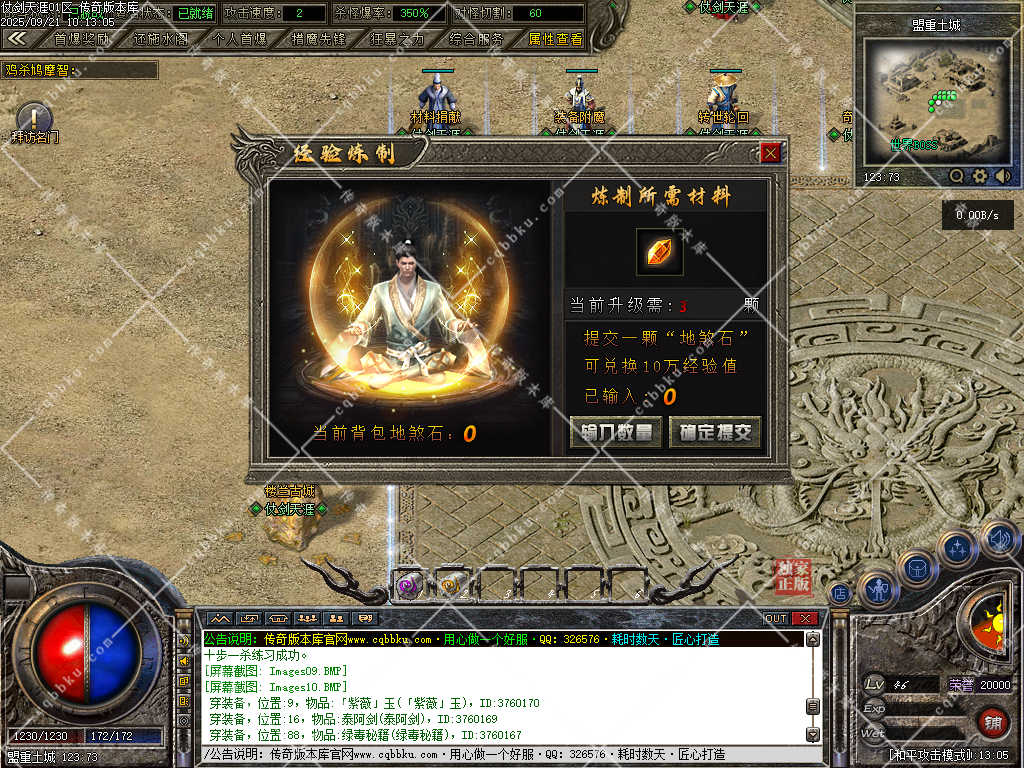Image resolution: width=1024 pixels, height=768 pixels.
Task: Select the 地煞石 material slot
Action: [660, 253]
